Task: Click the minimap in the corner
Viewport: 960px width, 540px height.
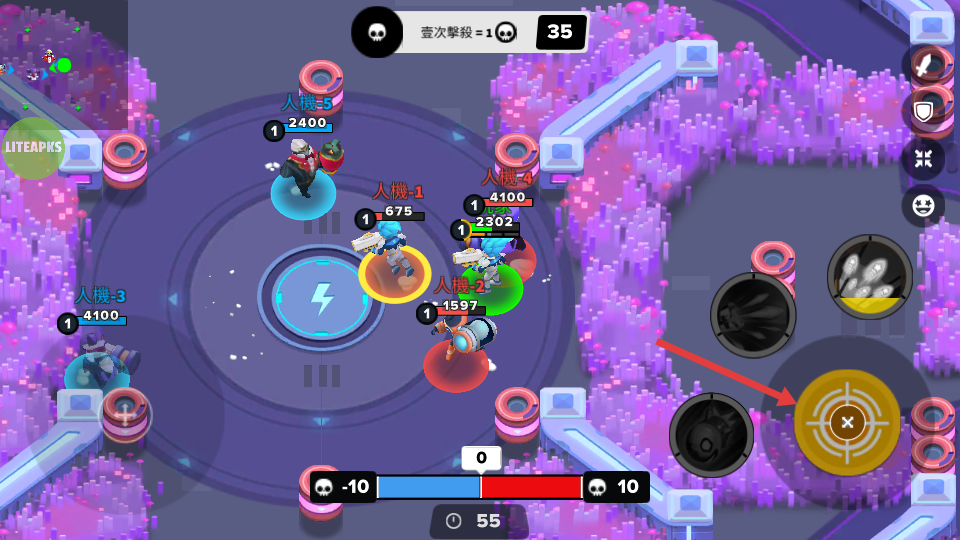Action: click(60, 60)
